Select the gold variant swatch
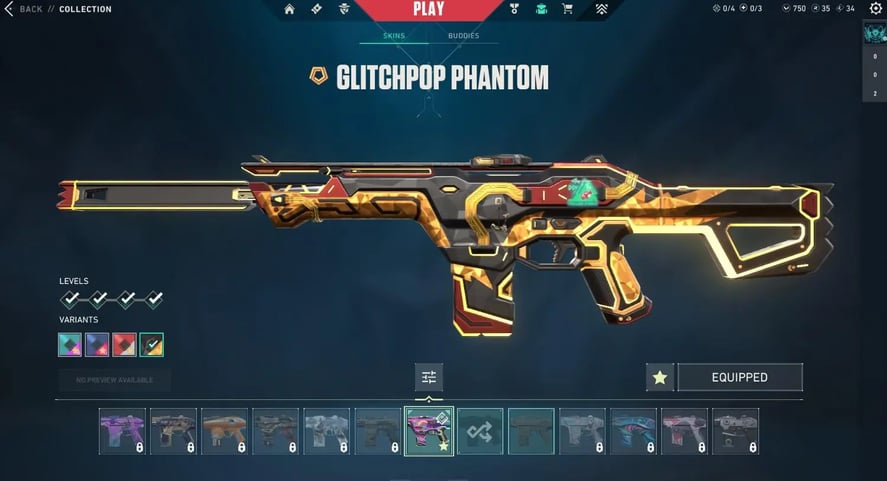The width and height of the screenshot is (887, 481). (x=152, y=345)
